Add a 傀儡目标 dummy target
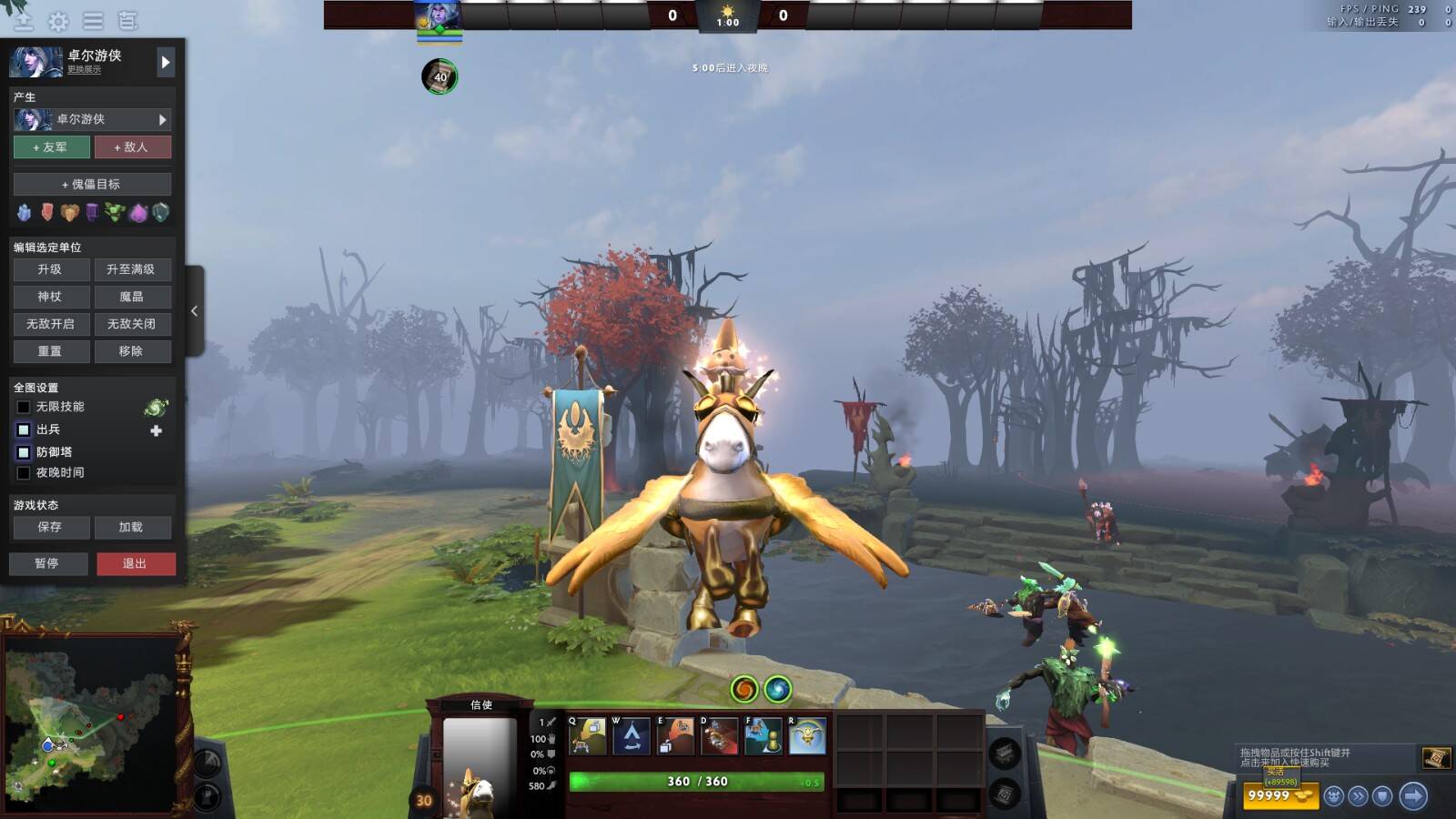 pyautogui.click(x=92, y=185)
